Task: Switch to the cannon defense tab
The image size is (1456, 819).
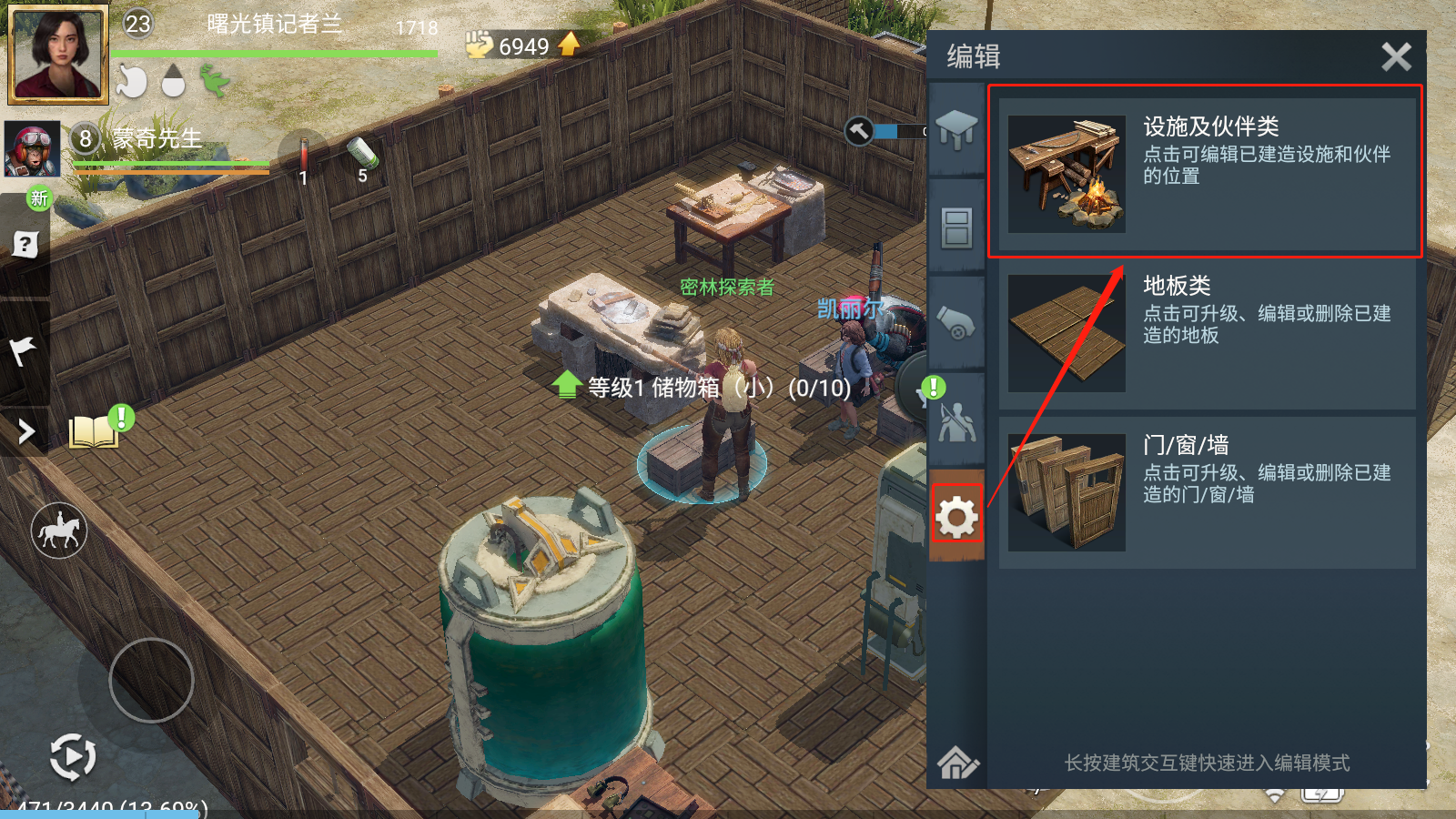Action: pos(956,323)
